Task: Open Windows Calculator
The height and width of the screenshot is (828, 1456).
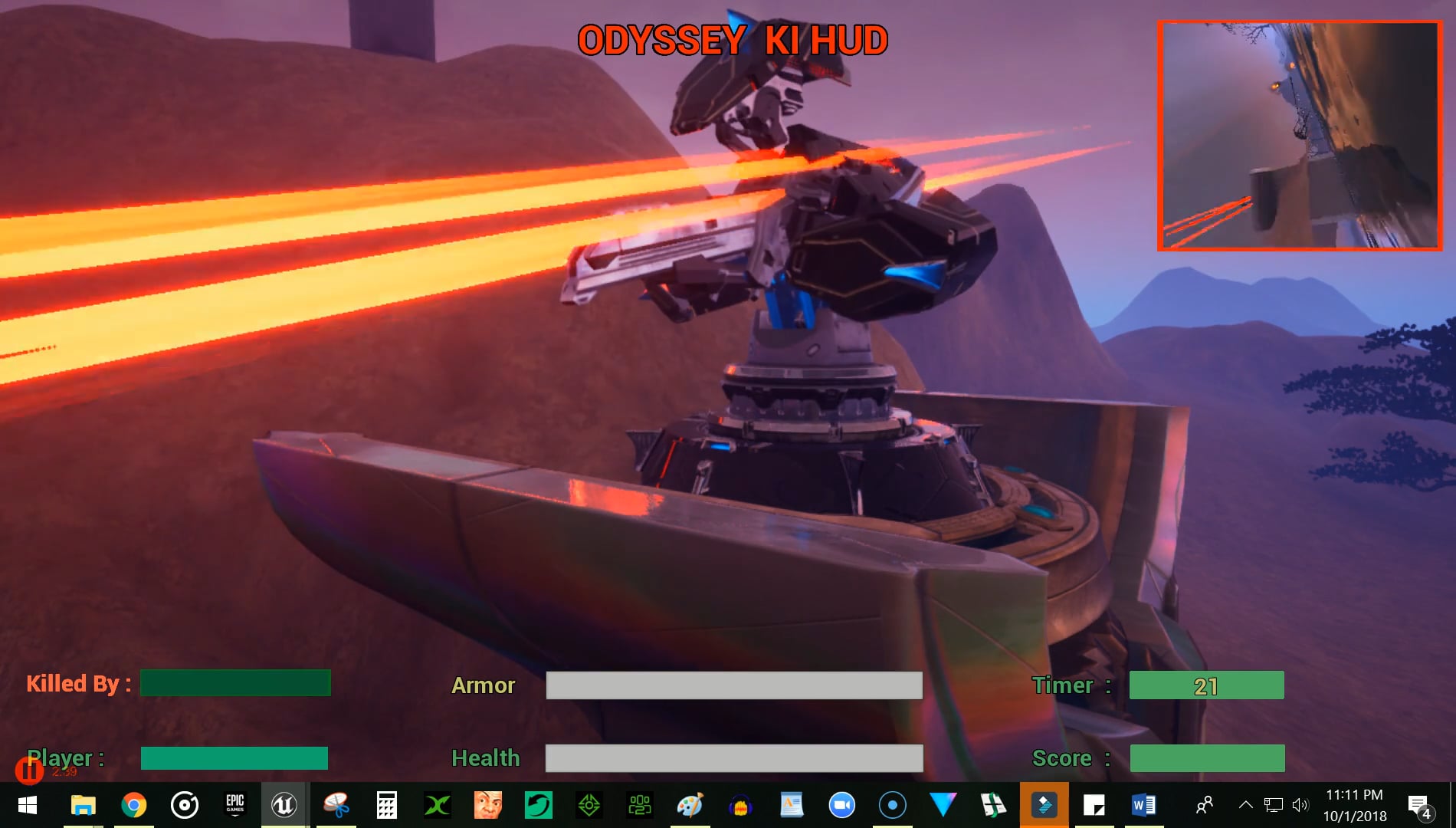Action: tap(387, 804)
